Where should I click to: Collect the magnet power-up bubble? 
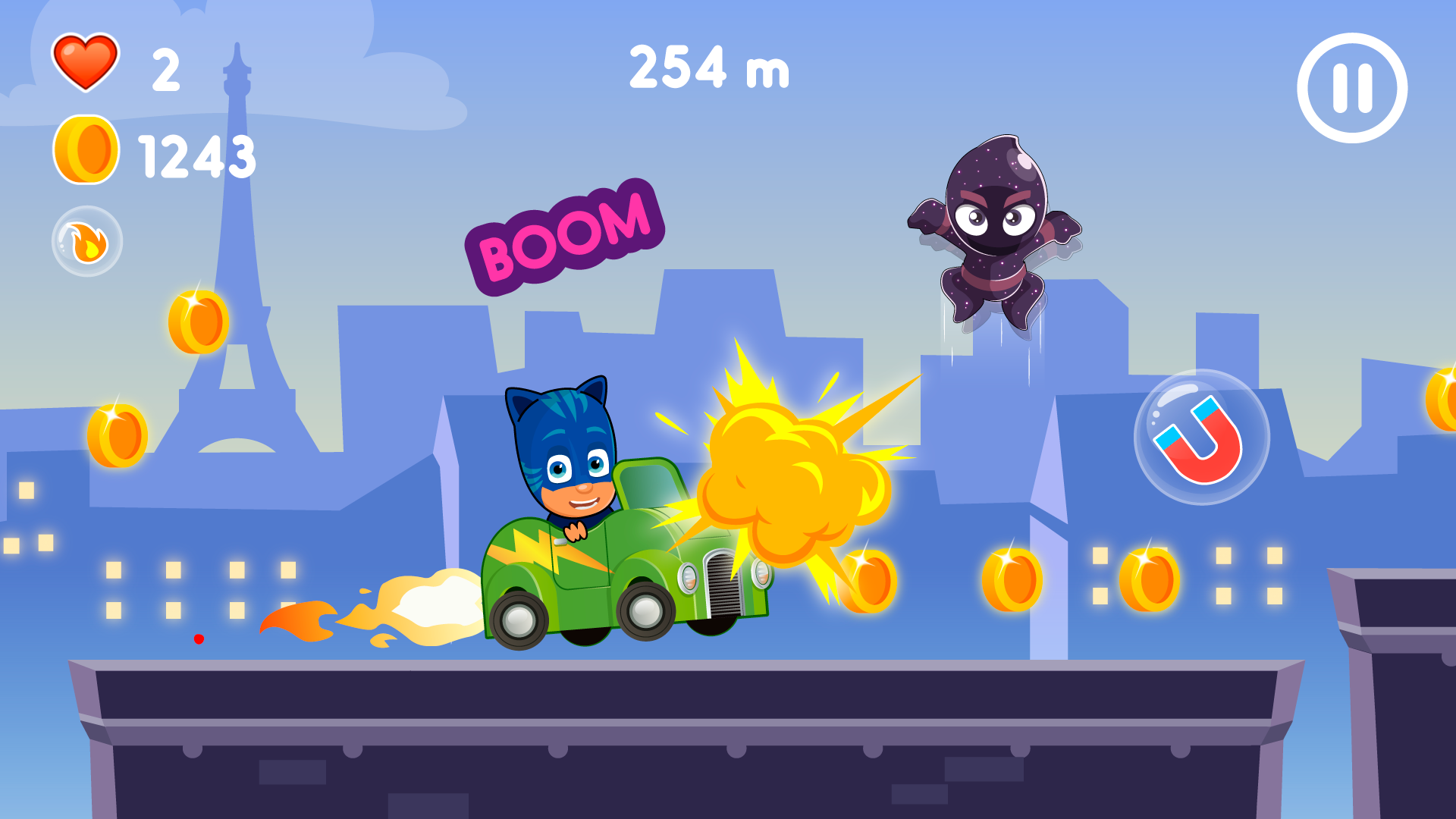click(x=1199, y=437)
